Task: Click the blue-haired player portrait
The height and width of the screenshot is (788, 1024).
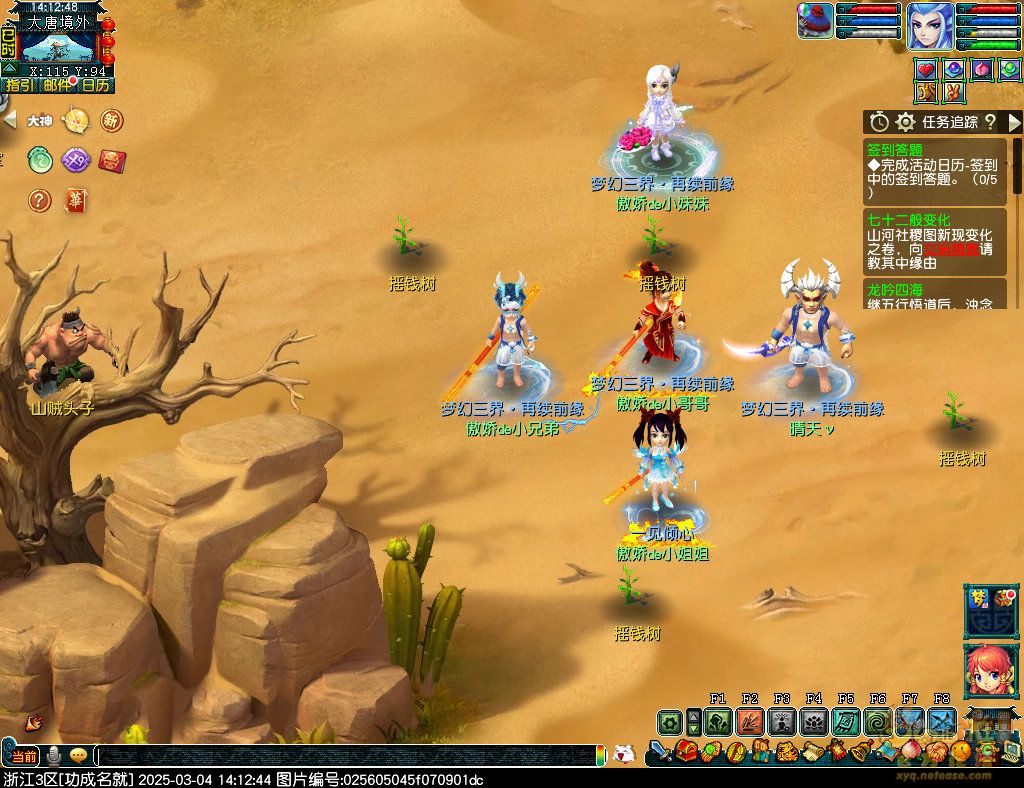Action: tap(930, 26)
